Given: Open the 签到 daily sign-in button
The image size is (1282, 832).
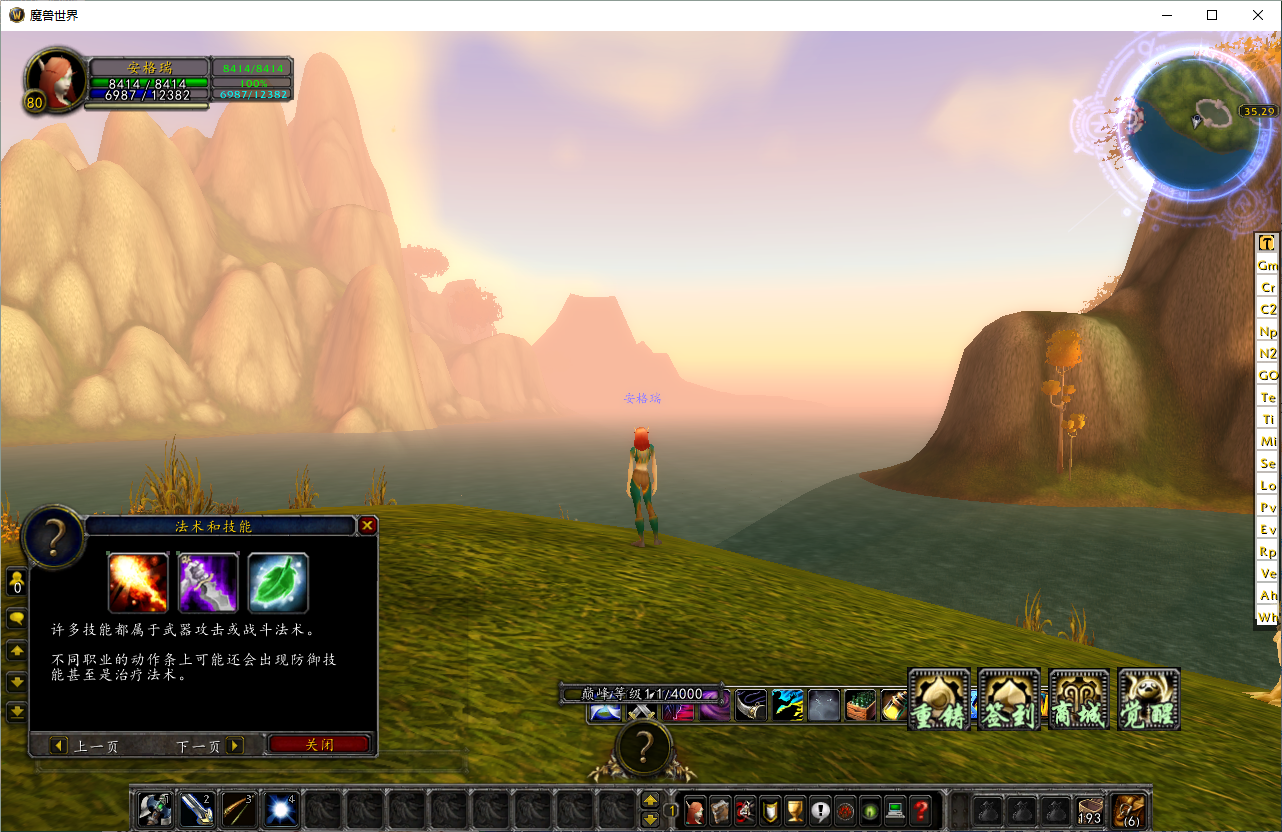Looking at the screenshot, I should pos(1009,699).
